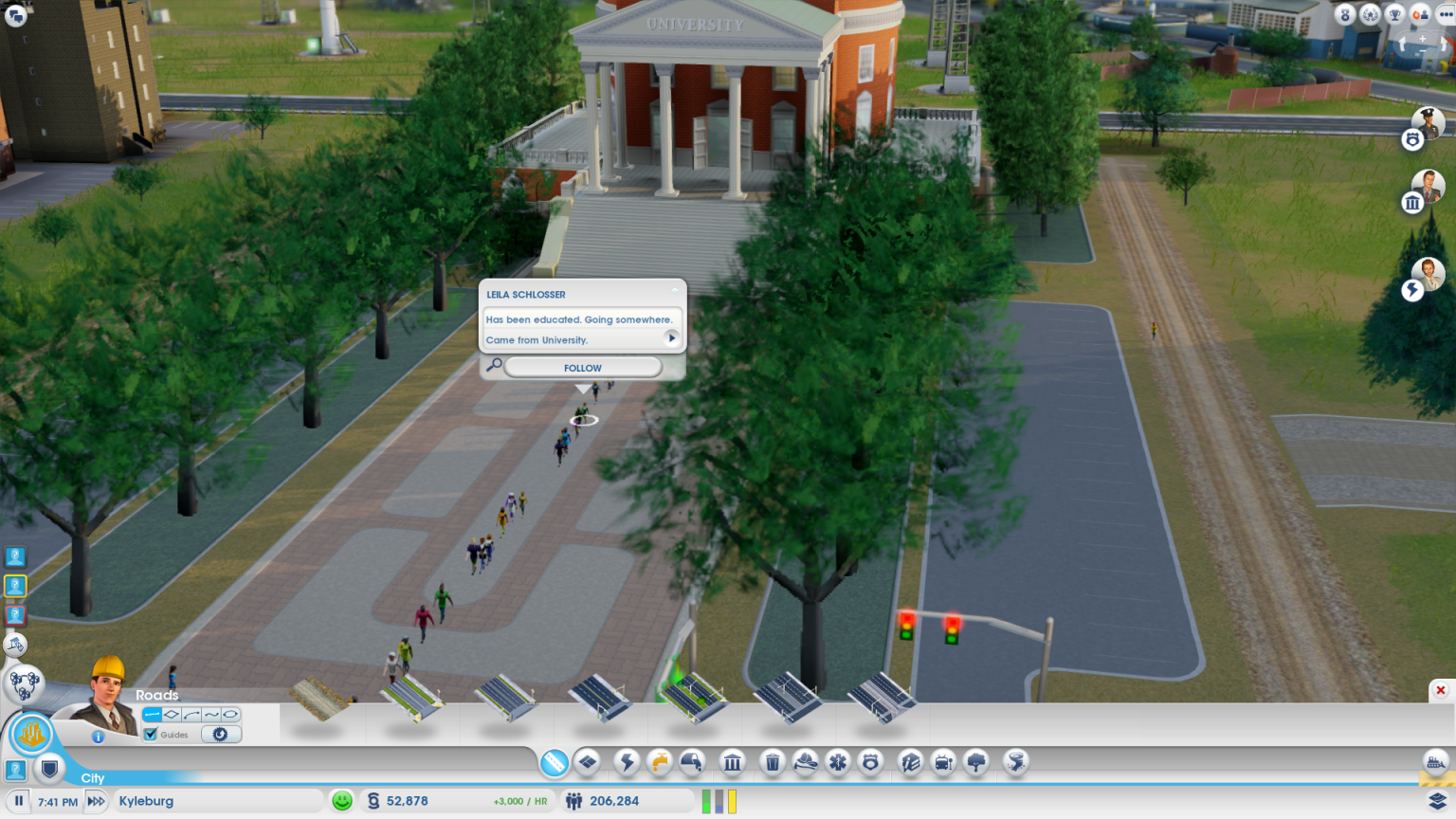The width and height of the screenshot is (1456, 819).
Task: Toggle the Guides checkbox in the Roads panel
Action: pos(151,734)
